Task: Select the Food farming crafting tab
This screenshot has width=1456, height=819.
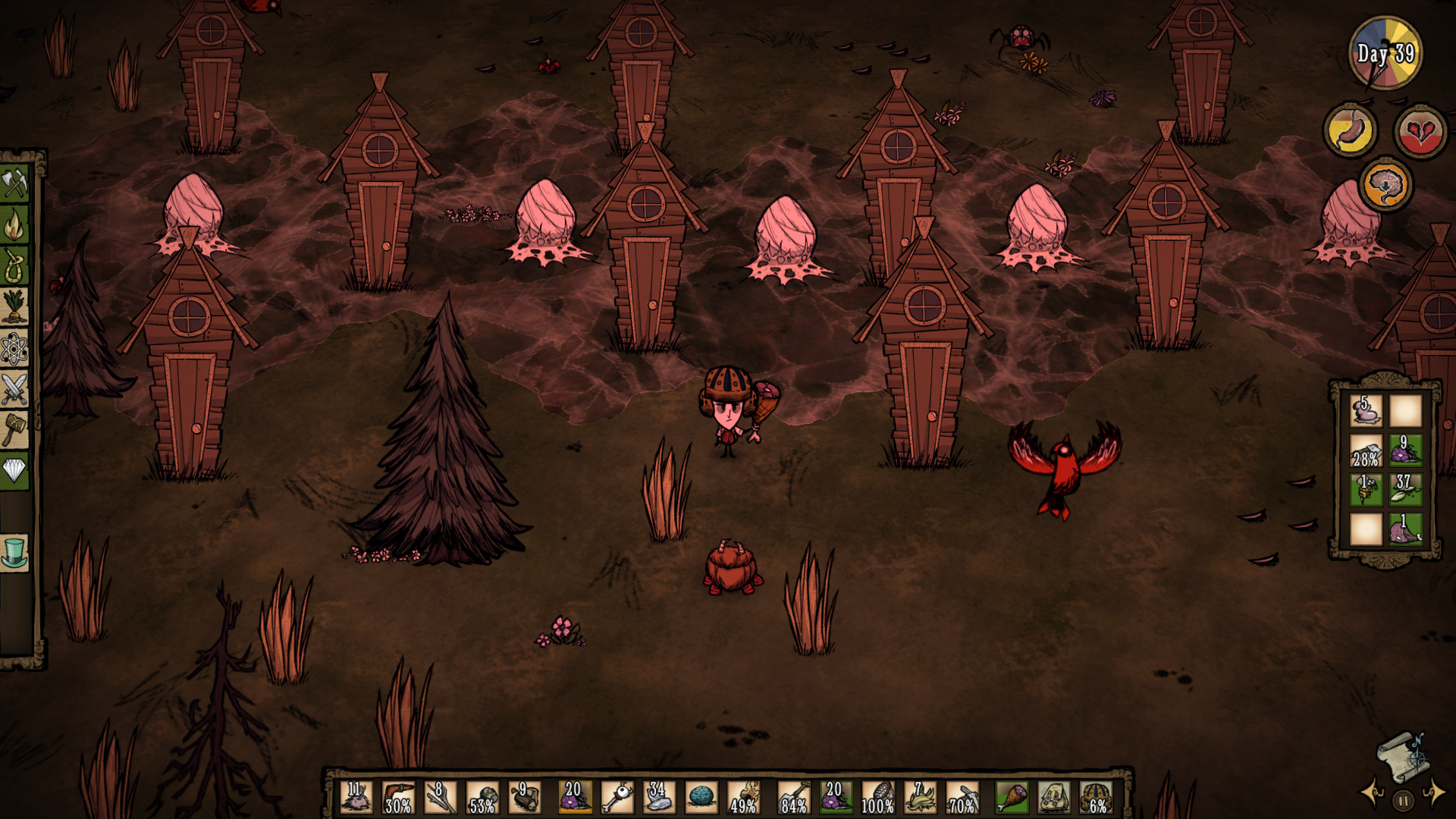Action: point(14,306)
